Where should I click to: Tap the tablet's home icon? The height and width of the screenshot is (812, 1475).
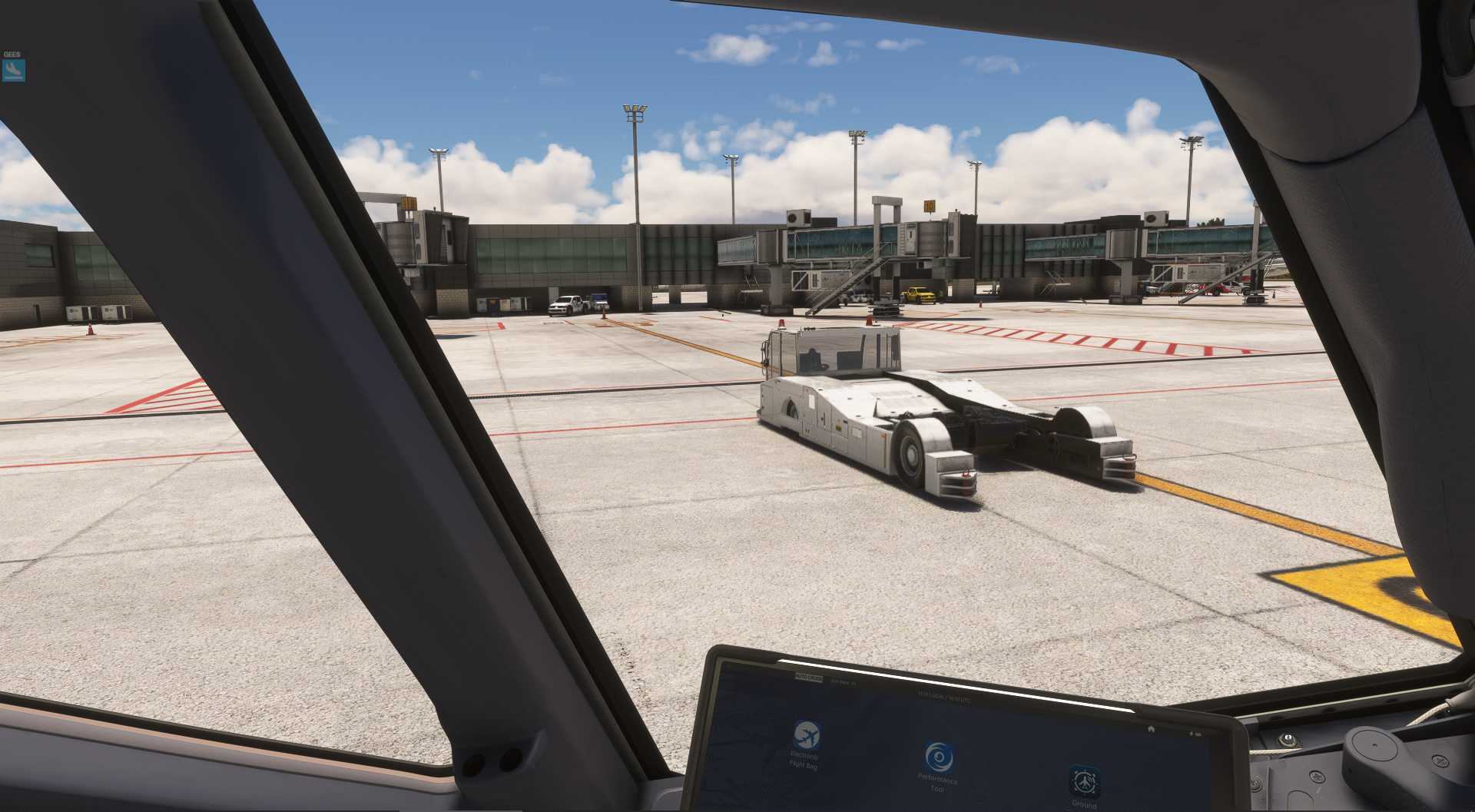coord(1150,728)
